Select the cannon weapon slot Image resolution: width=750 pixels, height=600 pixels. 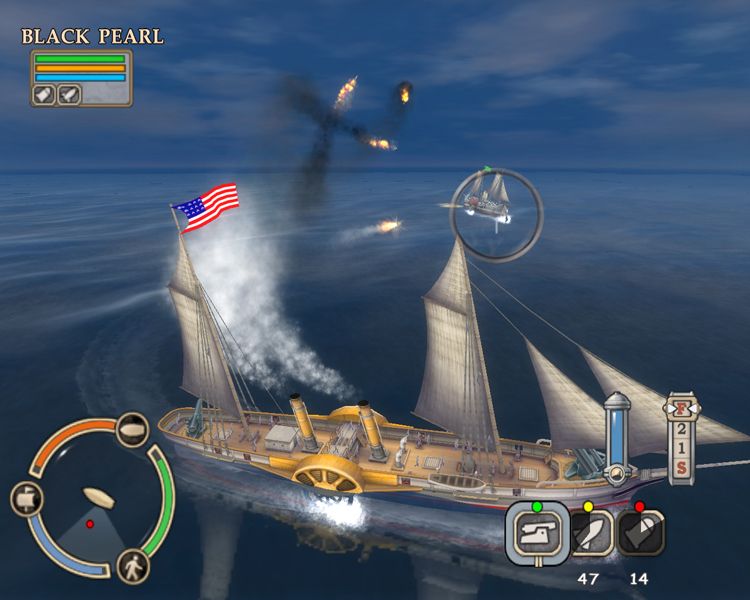(536, 531)
